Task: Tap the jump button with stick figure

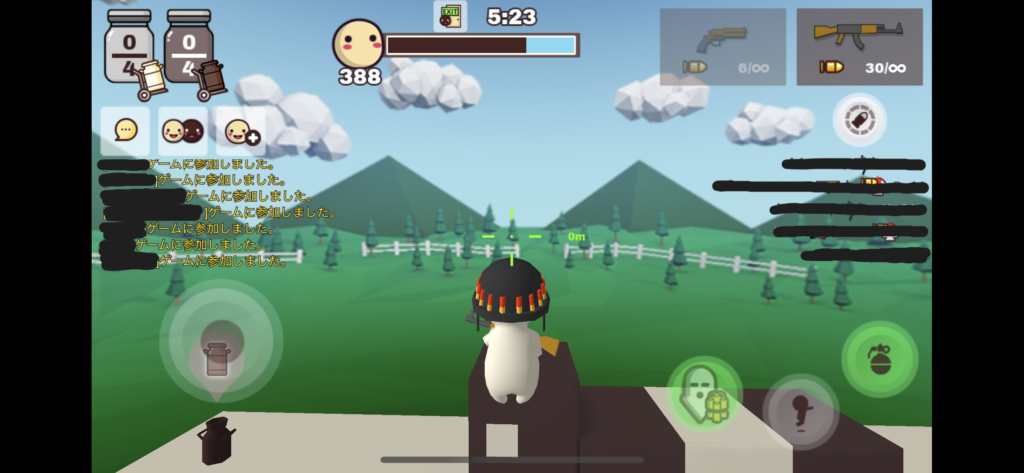Action: tap(801, 411)
